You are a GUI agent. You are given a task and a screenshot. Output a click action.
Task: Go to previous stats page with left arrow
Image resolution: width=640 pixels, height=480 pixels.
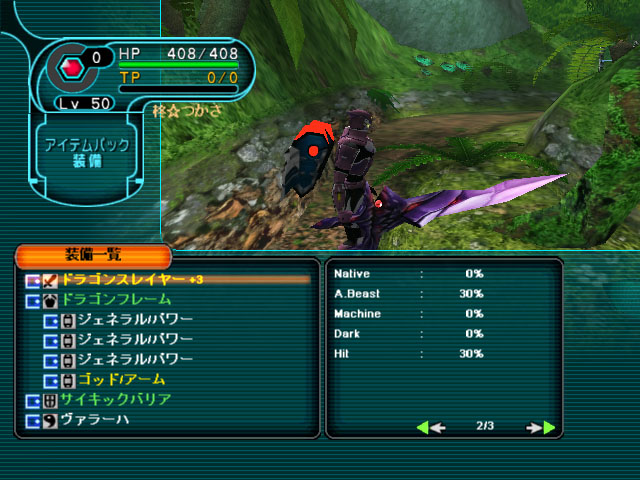pyautogui.click(x=428, y=428)
